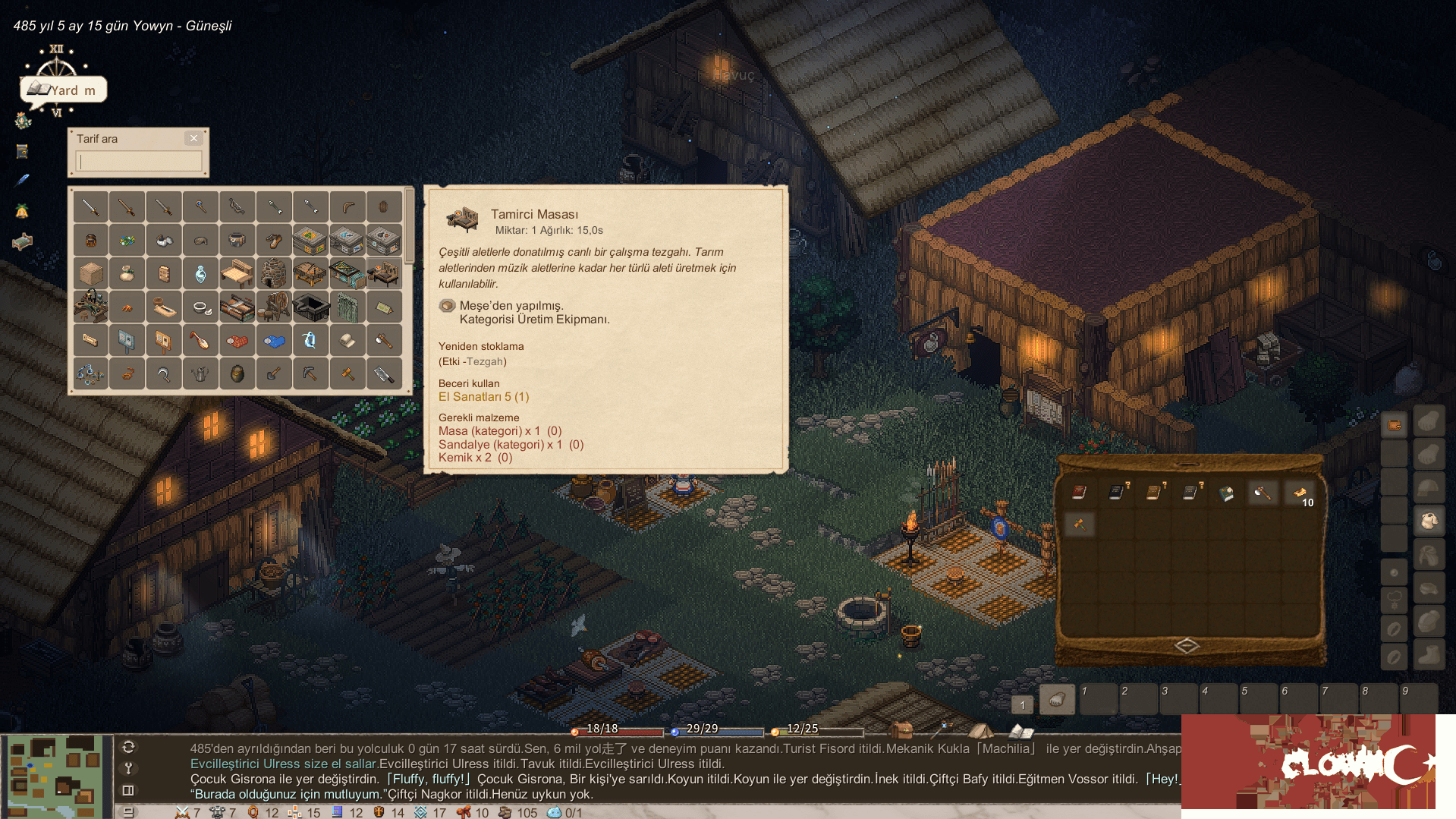
Task: Select the hammer in the bag
Action: (x=1078, y=523)
